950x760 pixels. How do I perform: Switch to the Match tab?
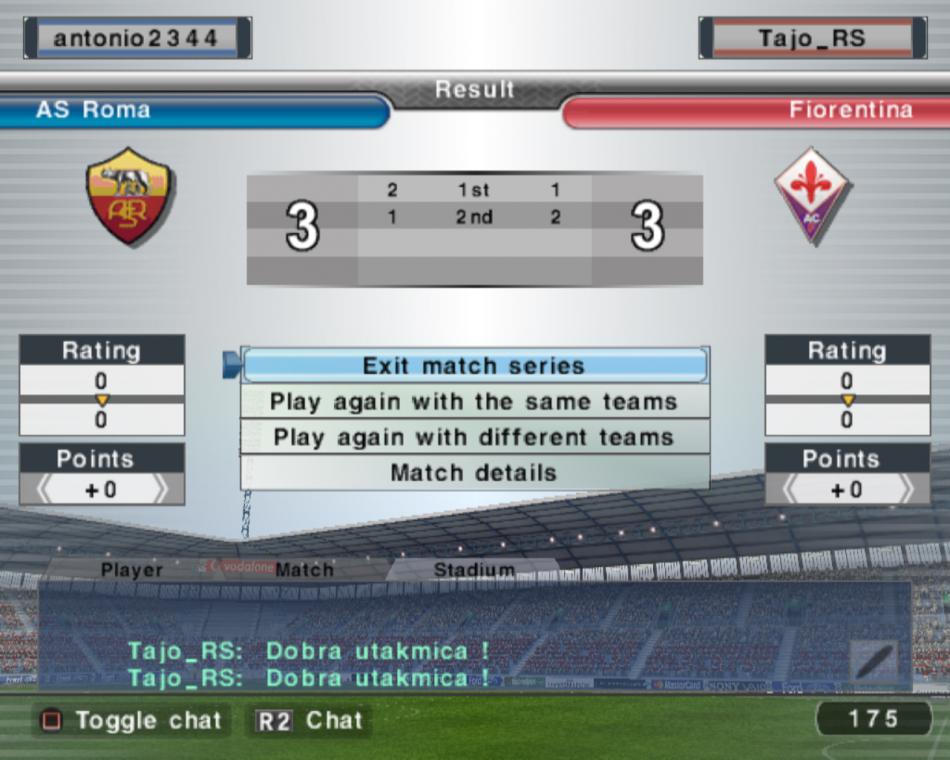(x=304, y=570)
